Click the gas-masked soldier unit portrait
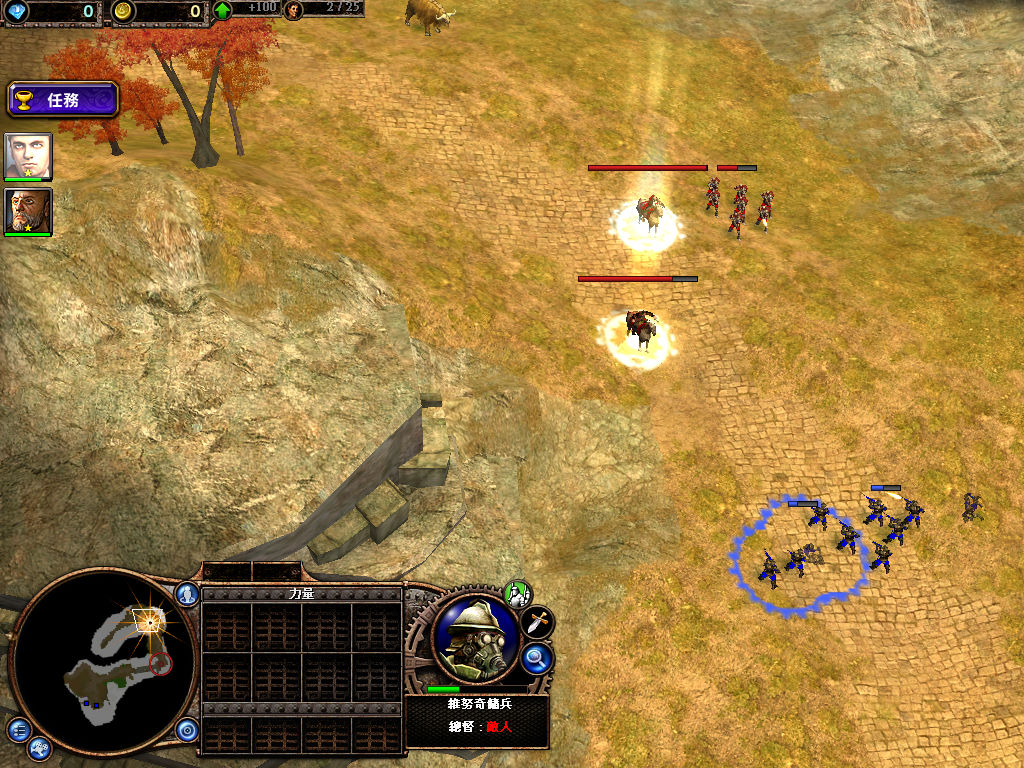 pyautogui.click(x=475, y=638)
